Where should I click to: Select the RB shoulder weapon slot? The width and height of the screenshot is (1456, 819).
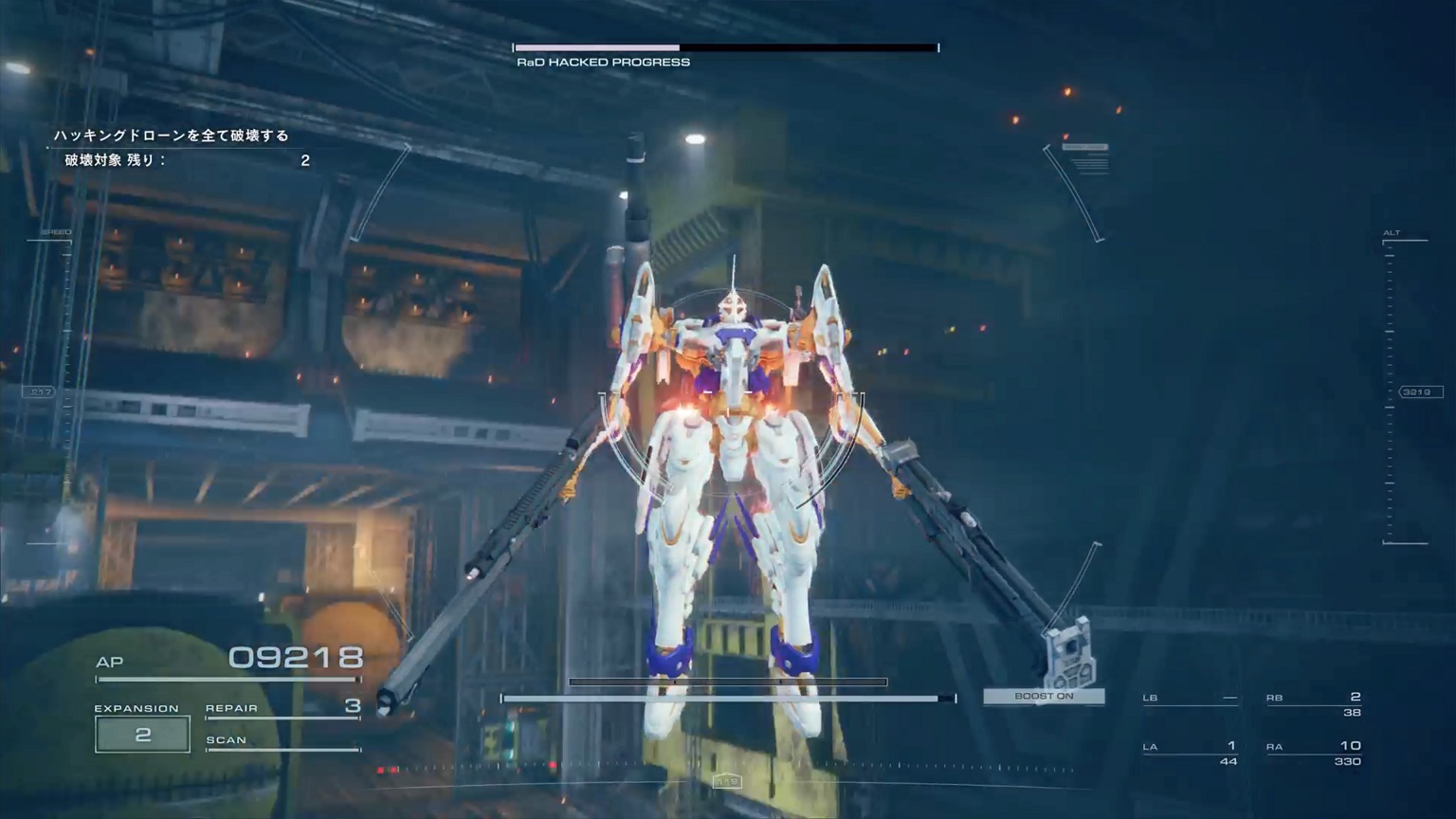[x=1314, y=702]
